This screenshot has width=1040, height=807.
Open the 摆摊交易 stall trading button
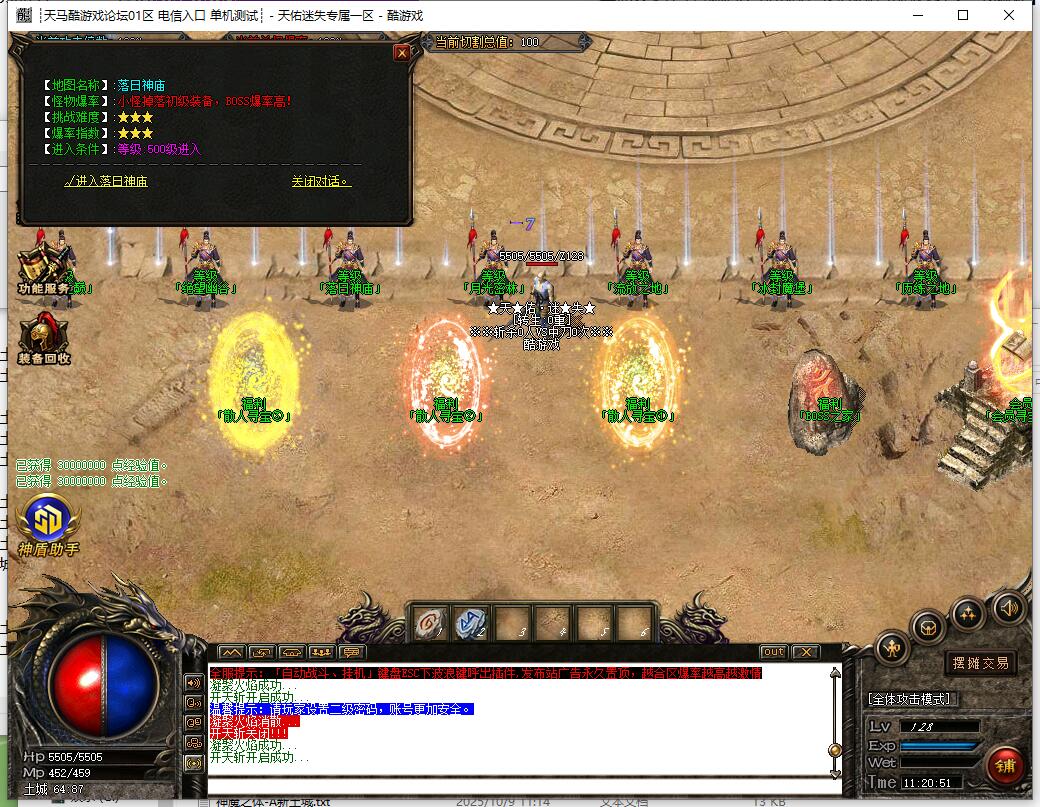click(979, 663)
